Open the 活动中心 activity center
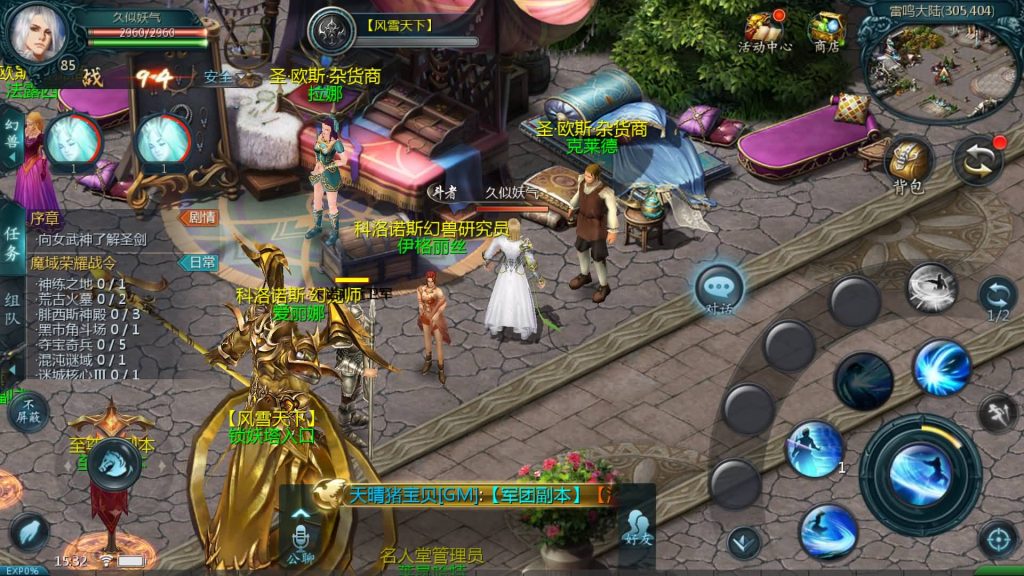Image resolution: width=1024 pixels, height=576 pixels. [765, 31]
